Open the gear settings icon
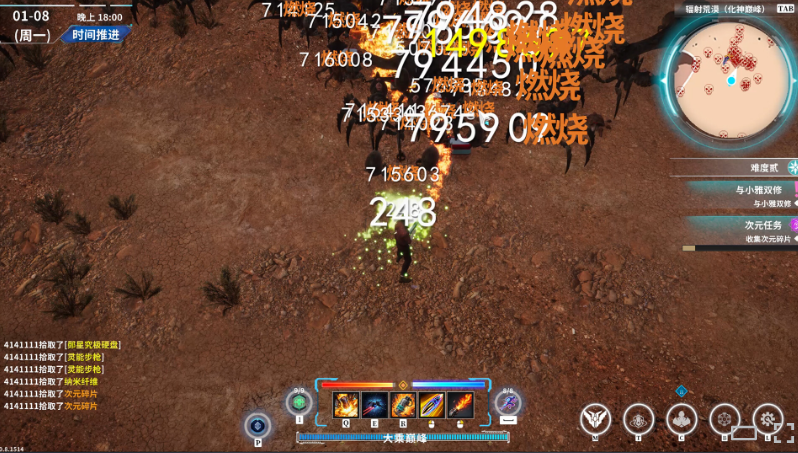 [768, 419]
